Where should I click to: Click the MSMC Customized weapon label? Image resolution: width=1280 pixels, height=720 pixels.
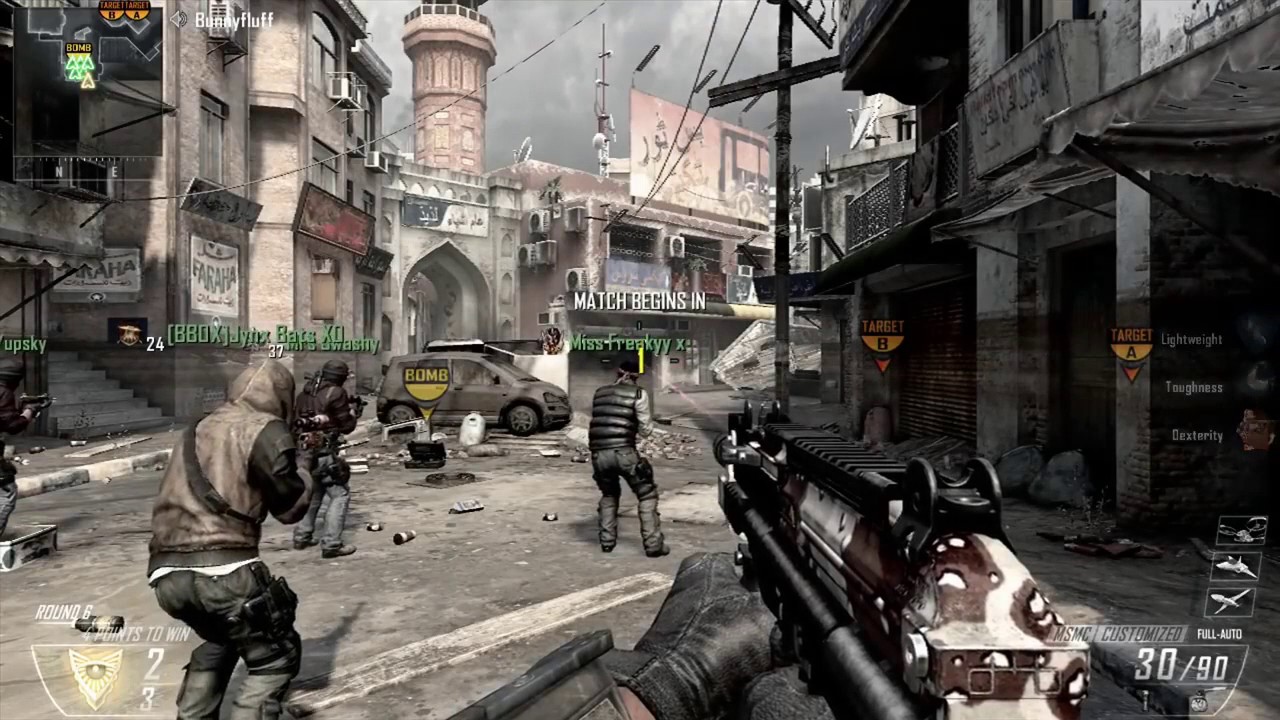[1119, 634]
